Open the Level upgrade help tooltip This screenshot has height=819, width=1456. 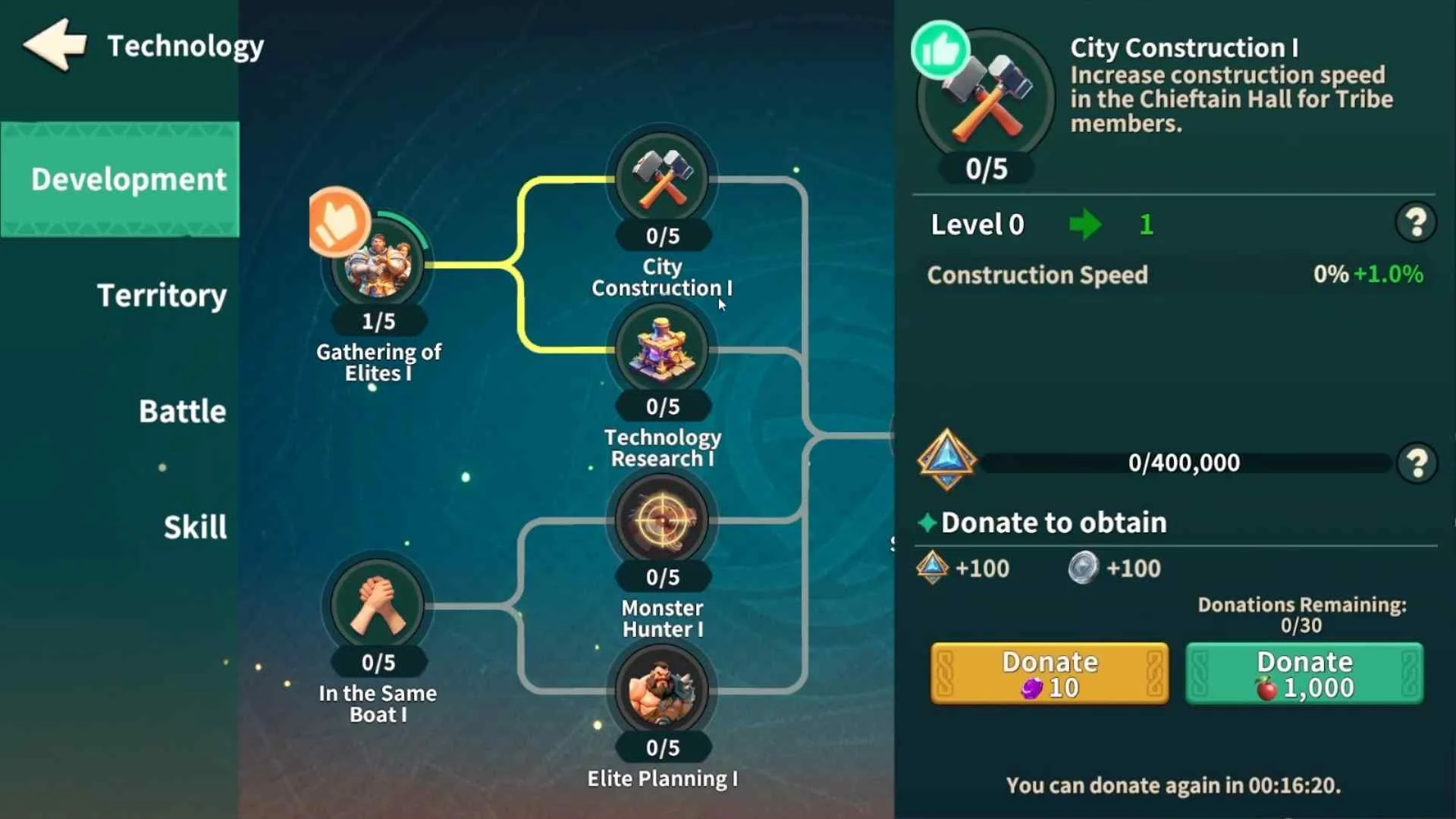(1417, 221)
